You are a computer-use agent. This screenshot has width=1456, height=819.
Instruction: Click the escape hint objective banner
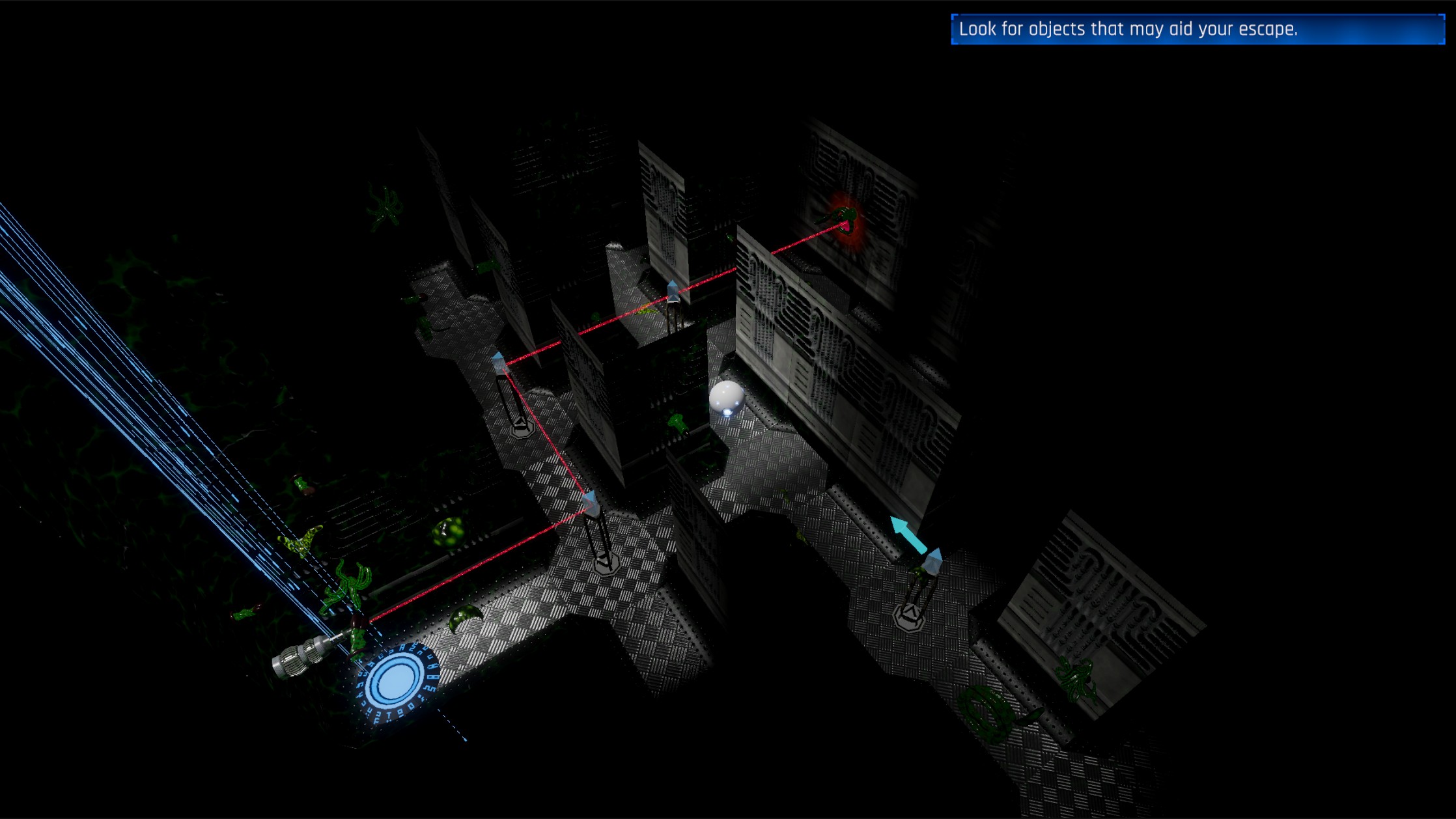pos(1197,29)
